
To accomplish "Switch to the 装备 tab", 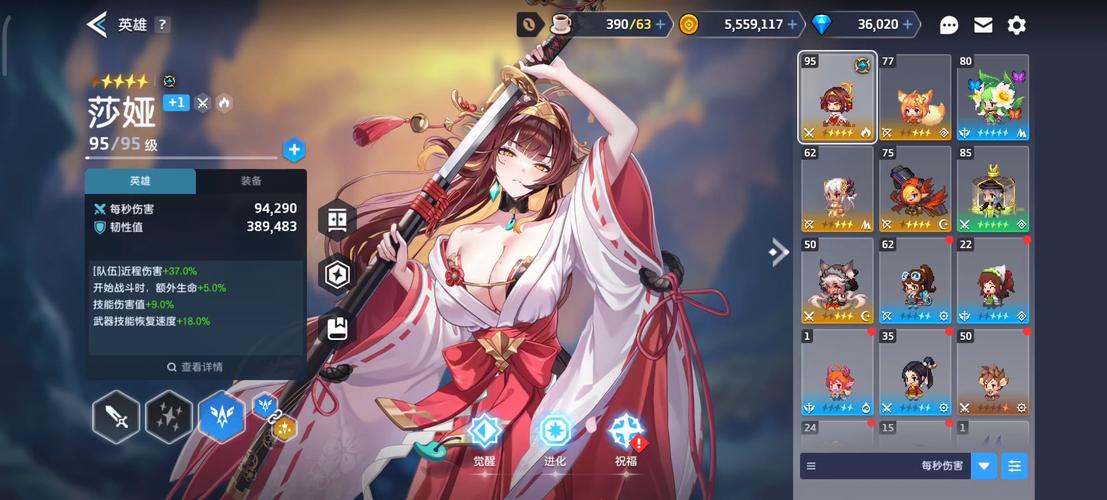I will (x=251, y=181).
